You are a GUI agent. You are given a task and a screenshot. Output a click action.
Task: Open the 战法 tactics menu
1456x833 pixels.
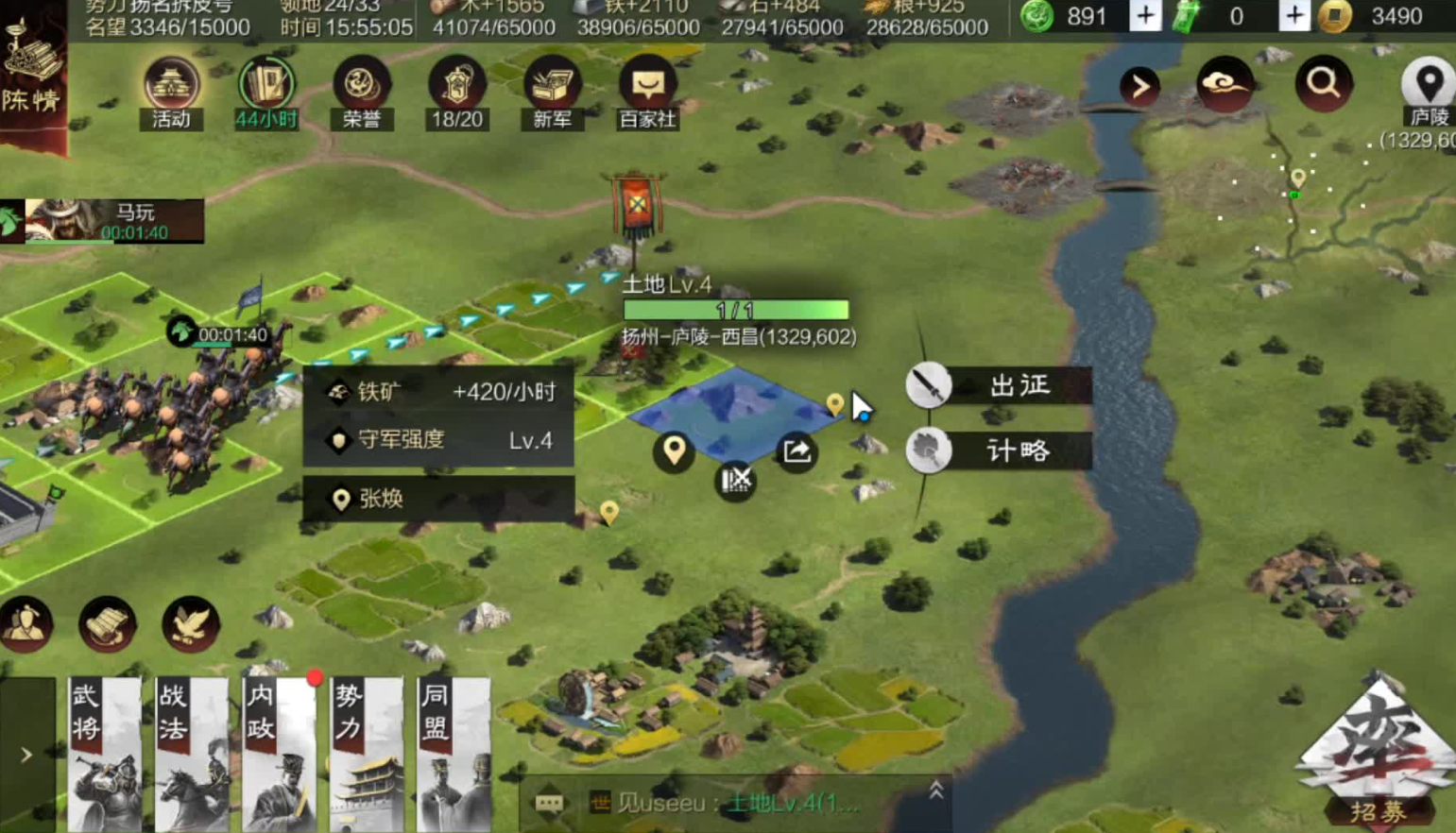192,754
